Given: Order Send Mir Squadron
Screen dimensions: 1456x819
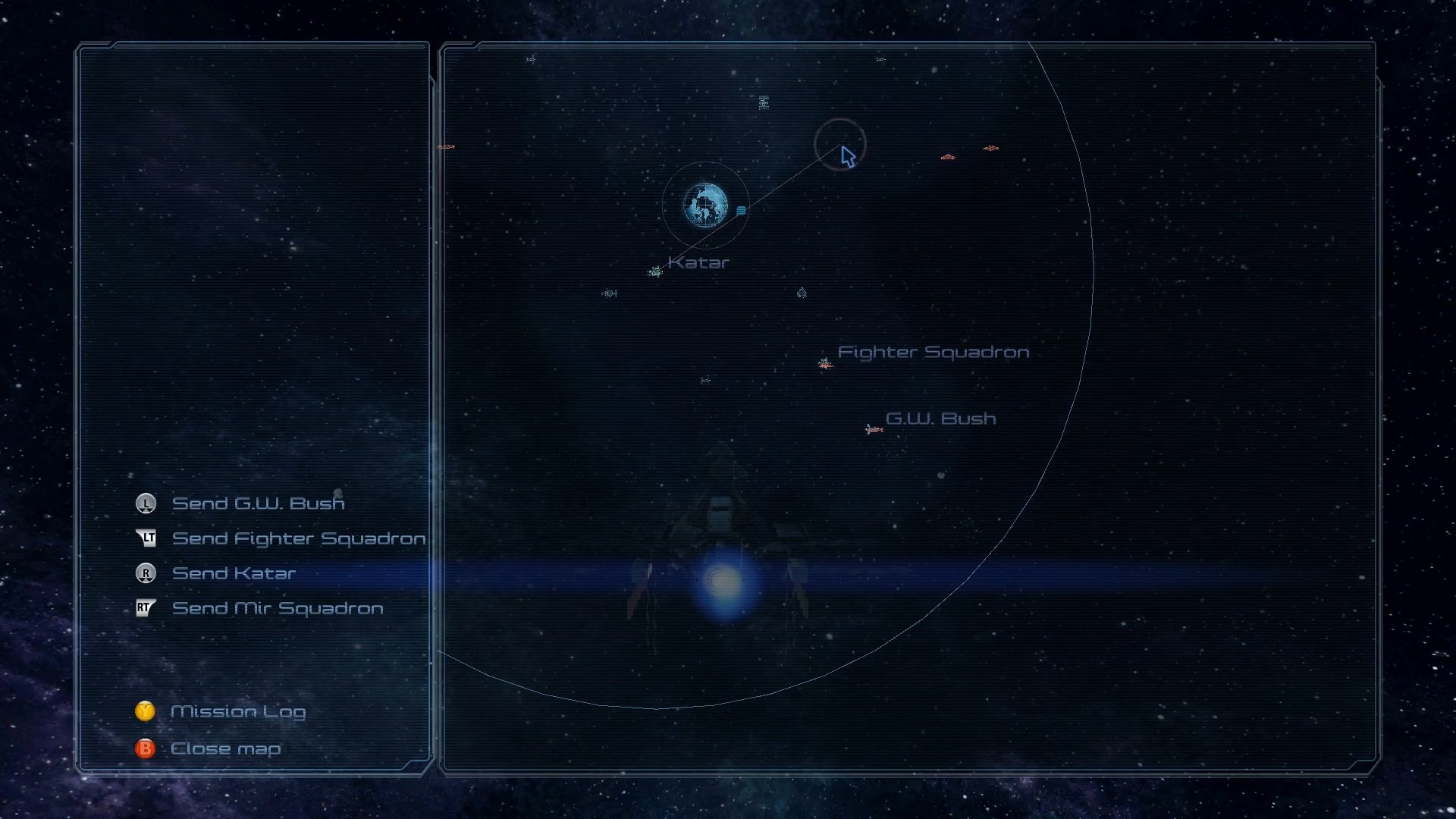Looking at the screenshot, I should [277, 608].
